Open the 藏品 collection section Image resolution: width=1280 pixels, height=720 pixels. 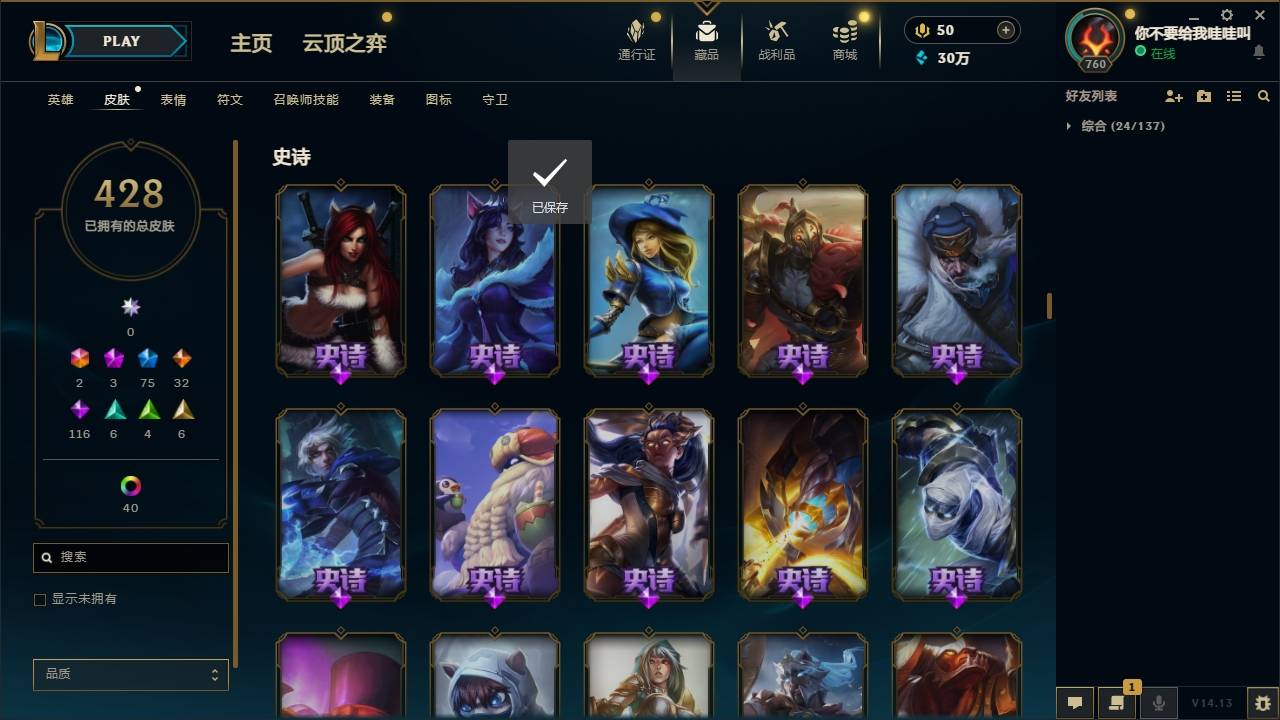(x=706, y=40)
